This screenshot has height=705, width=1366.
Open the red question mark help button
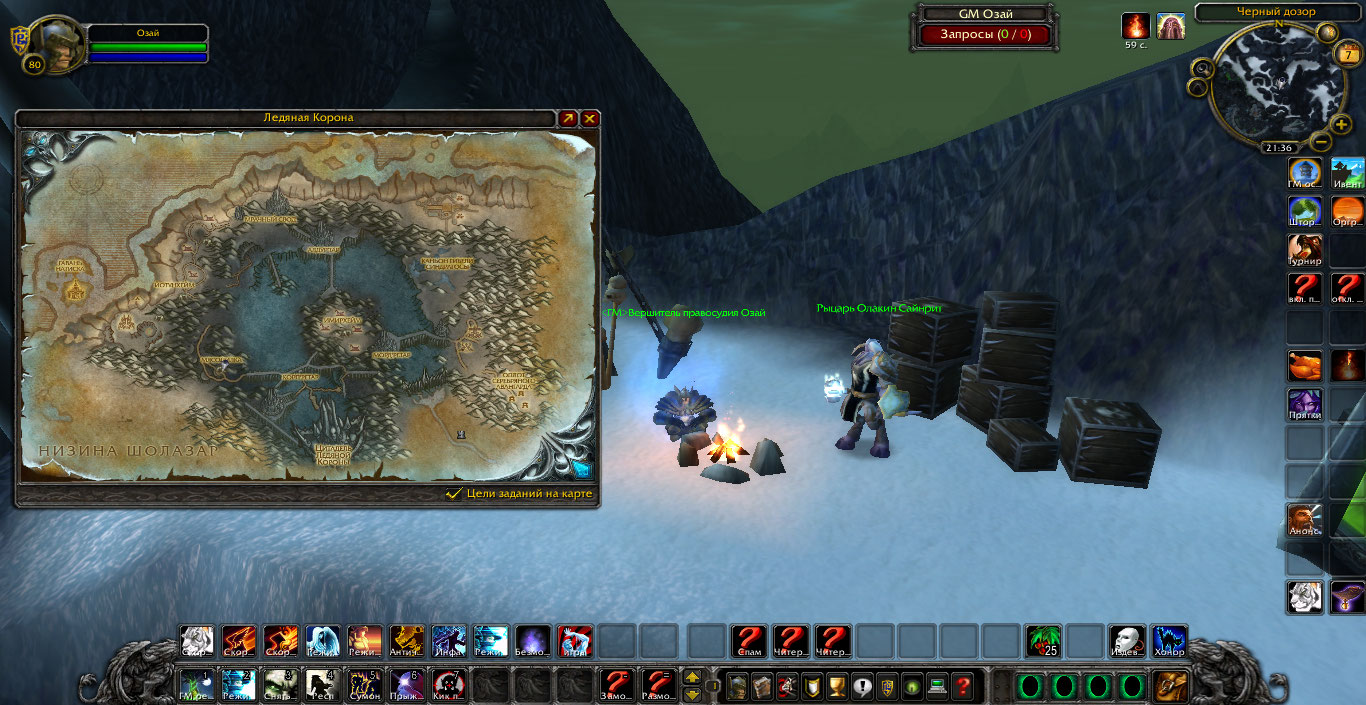pyautogui.click(x=962, y=686)
